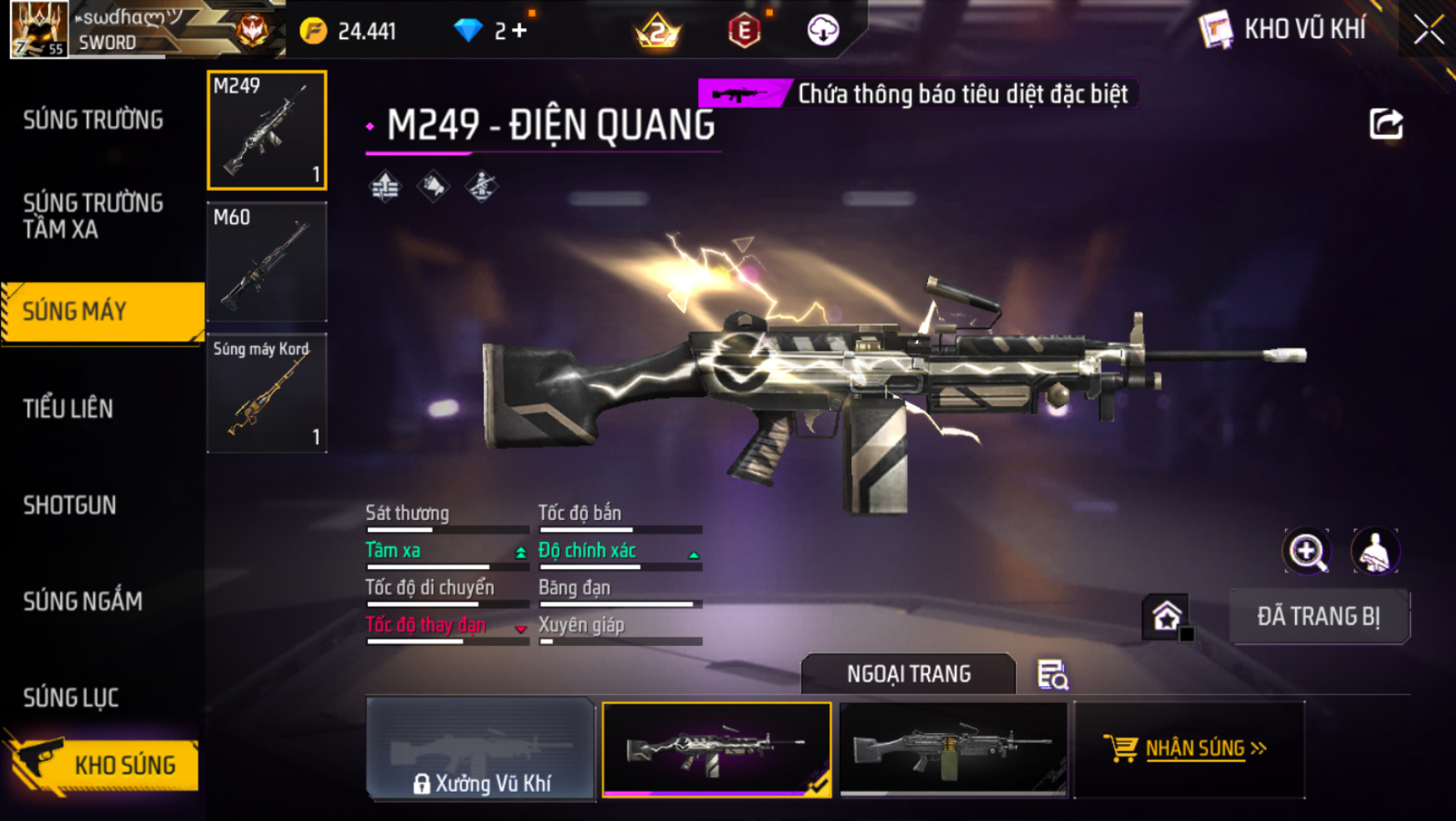Switch to the Shotgun category
The image size is (1456, 821).
pos(70,505)
